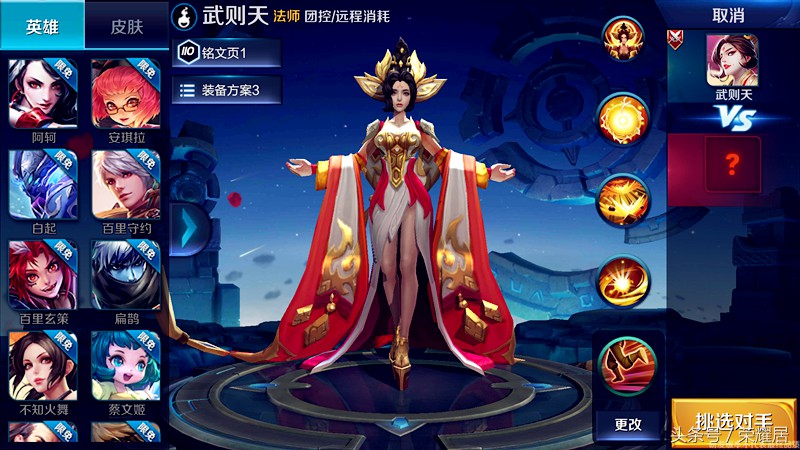The width and height of the screenshot is (800, 450).
Task: Select the 武则天 portrait above the VS
Action: [x=733, y=60]
